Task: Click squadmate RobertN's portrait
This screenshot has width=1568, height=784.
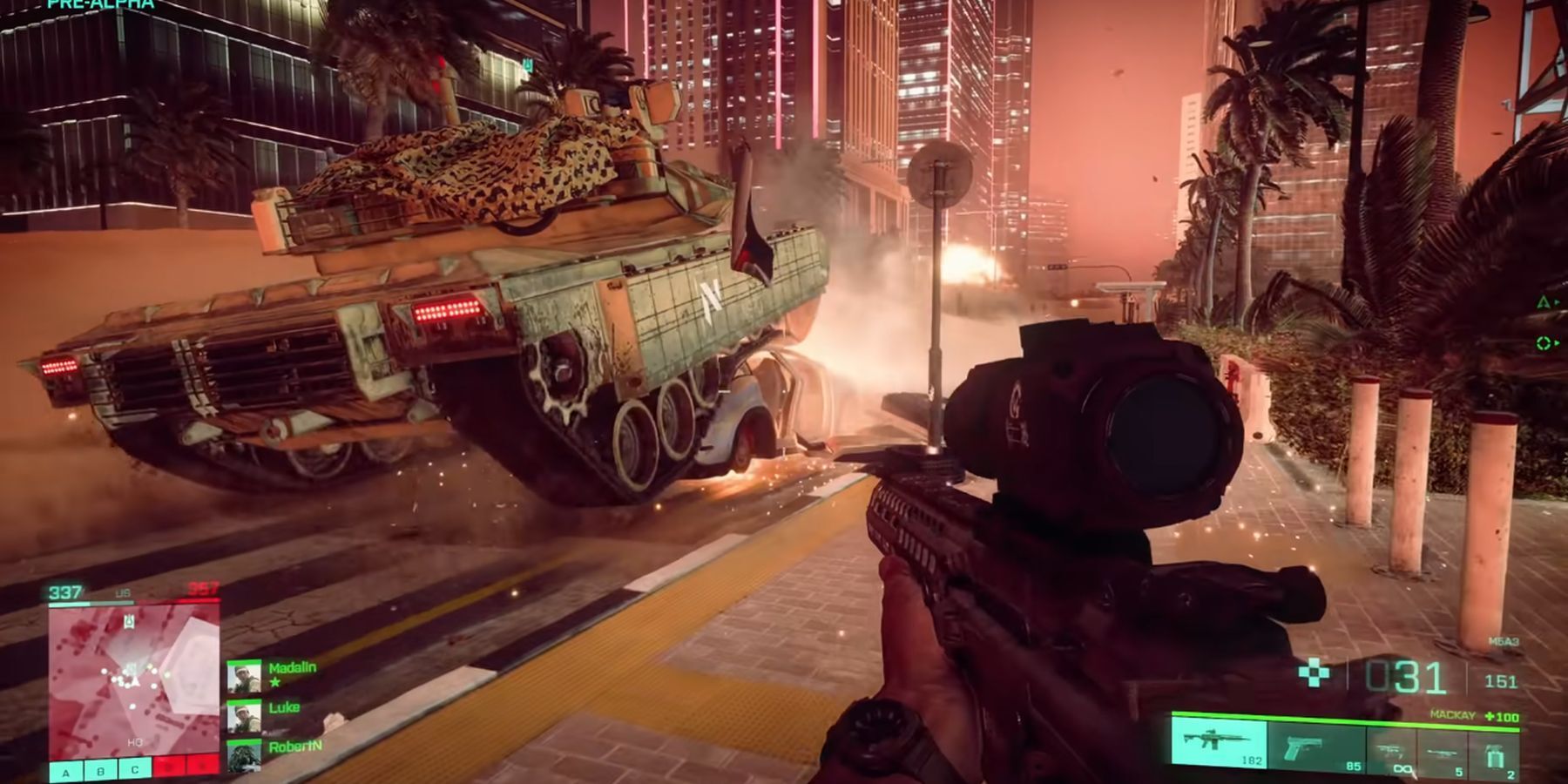Action: pos(244,756)
